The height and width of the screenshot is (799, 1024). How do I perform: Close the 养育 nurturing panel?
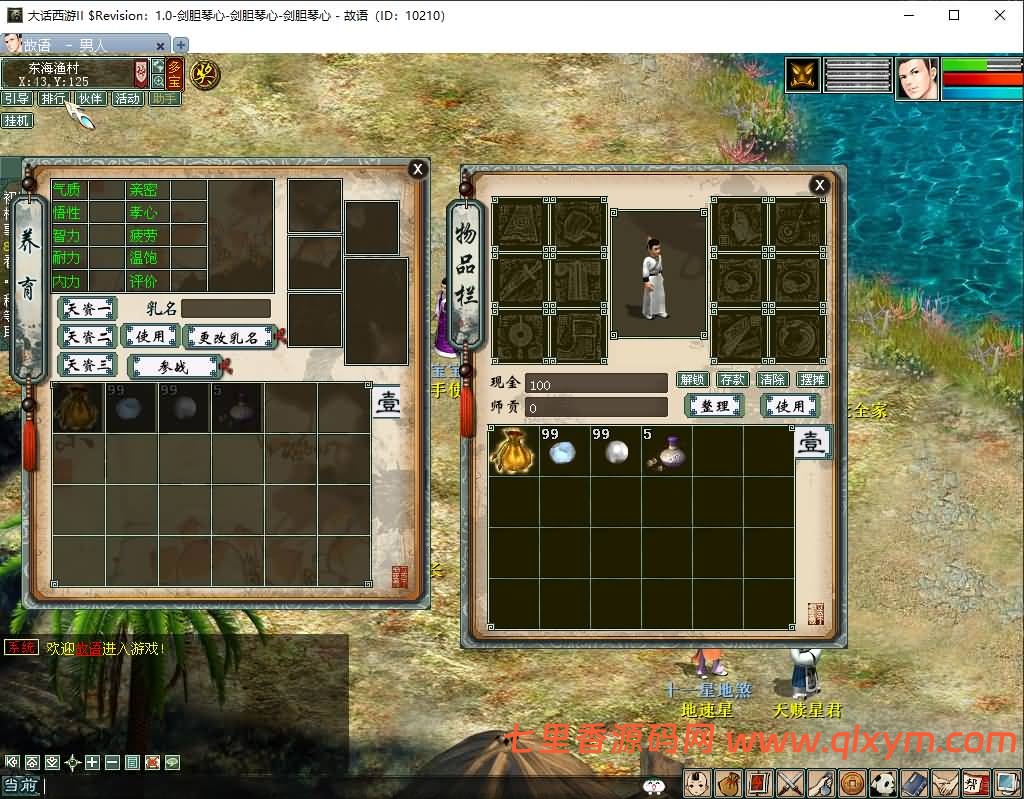point(418,169)
